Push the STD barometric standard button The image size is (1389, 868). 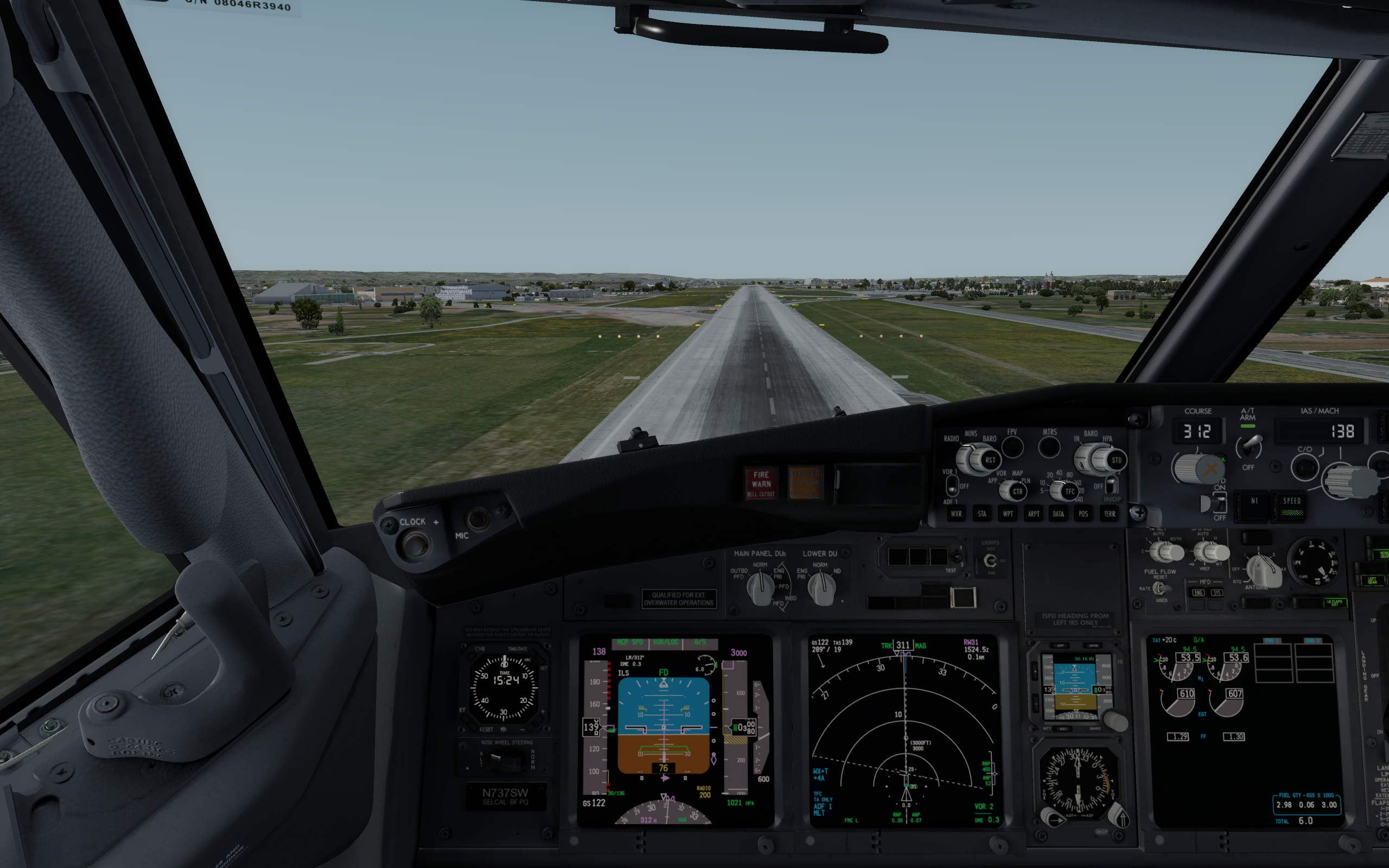point(1116,460)
